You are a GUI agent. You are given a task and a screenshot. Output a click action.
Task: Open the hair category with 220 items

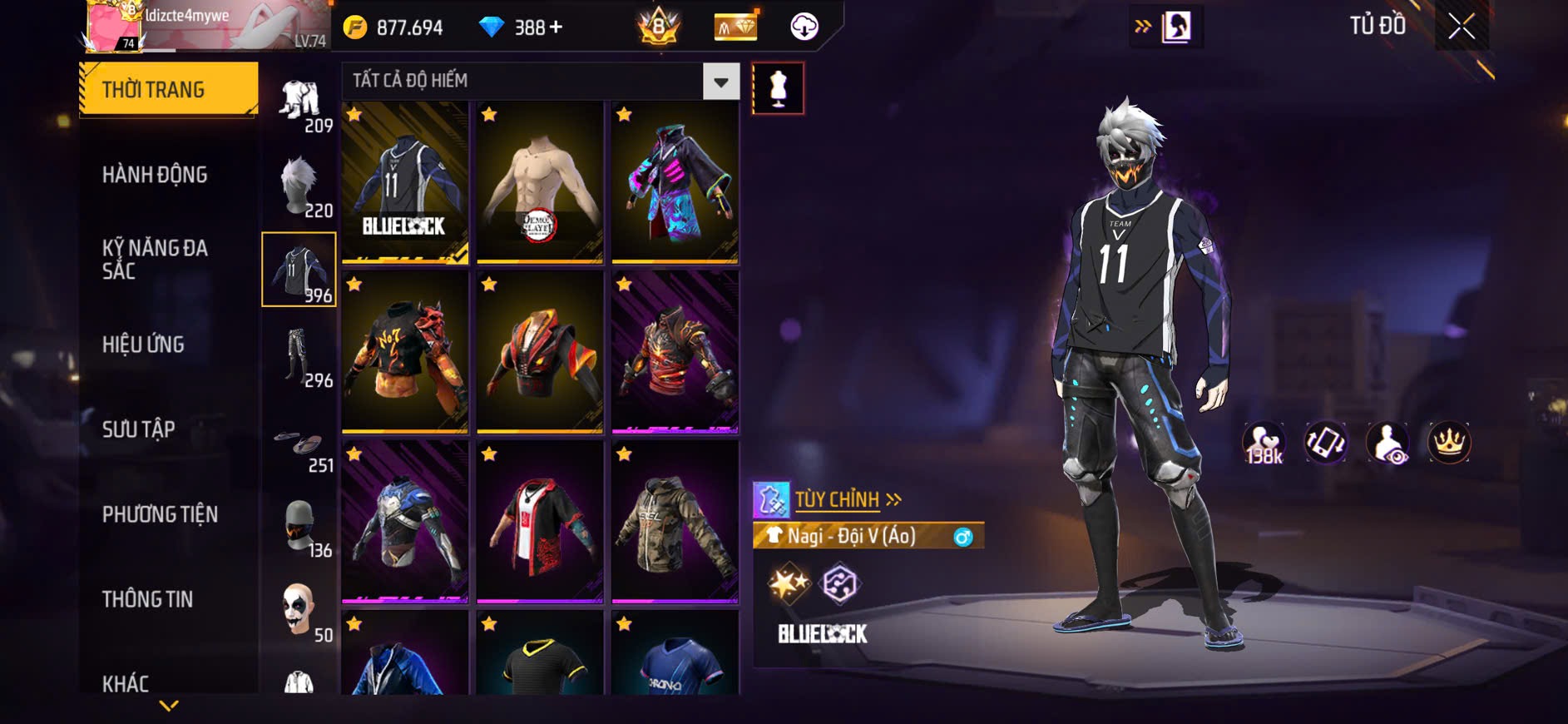tap(299, 186)
